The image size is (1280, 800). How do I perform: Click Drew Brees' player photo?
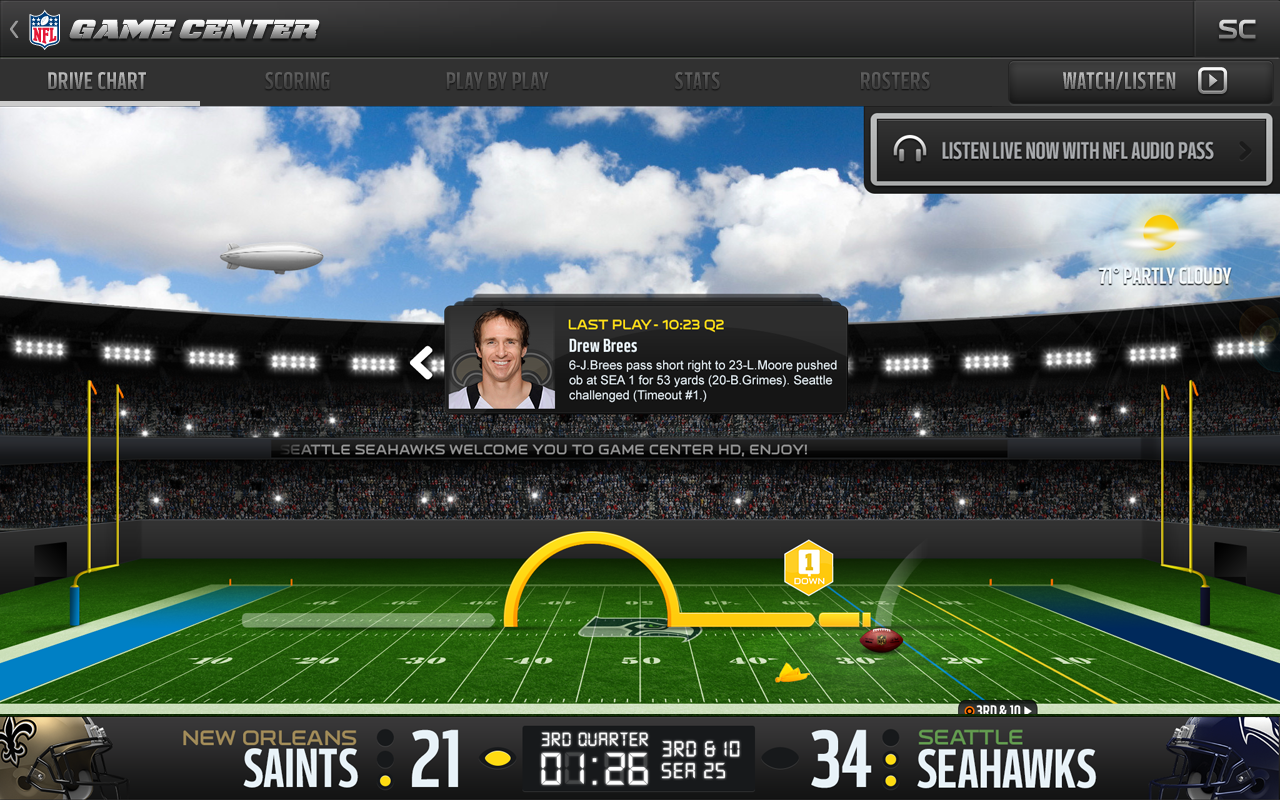502,359
